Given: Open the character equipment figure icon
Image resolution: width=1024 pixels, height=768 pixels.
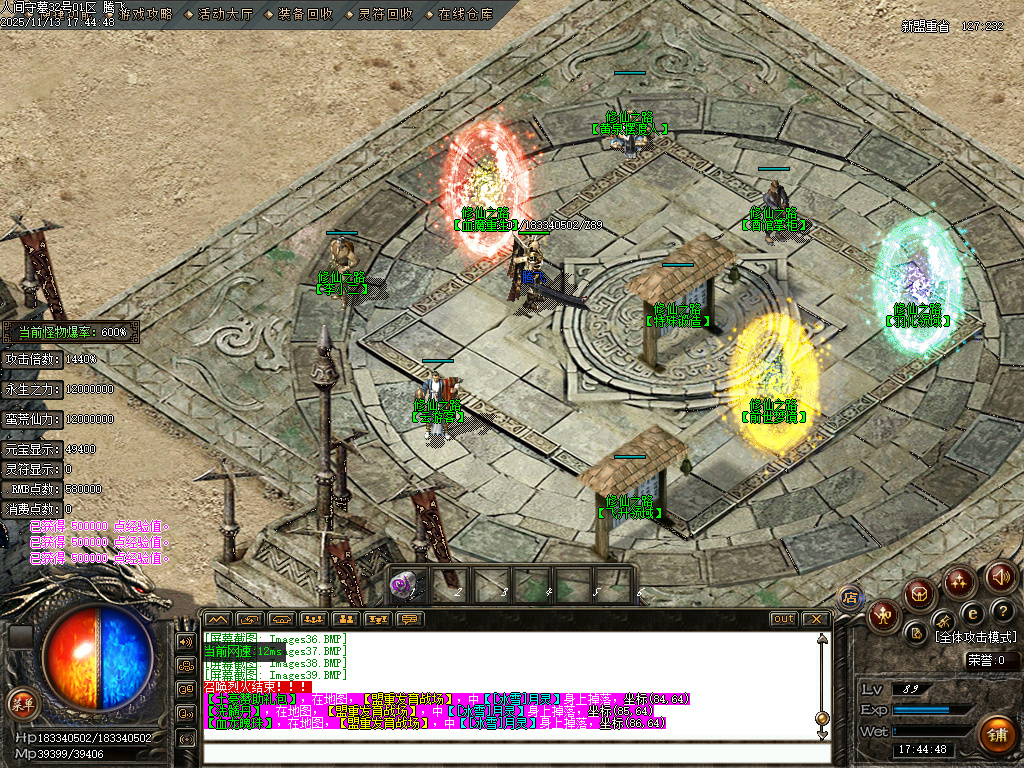Looking at the screenshot, I should 885,615.
